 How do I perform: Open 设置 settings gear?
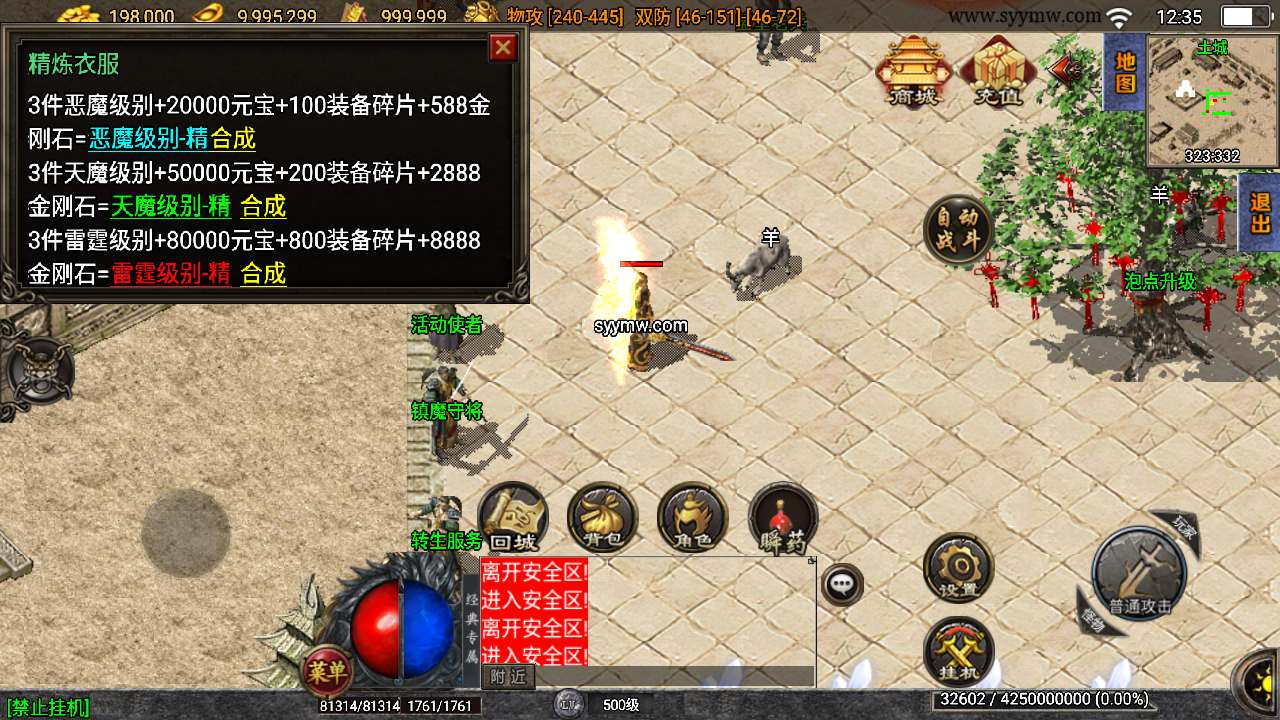click(x=958, y=567)
